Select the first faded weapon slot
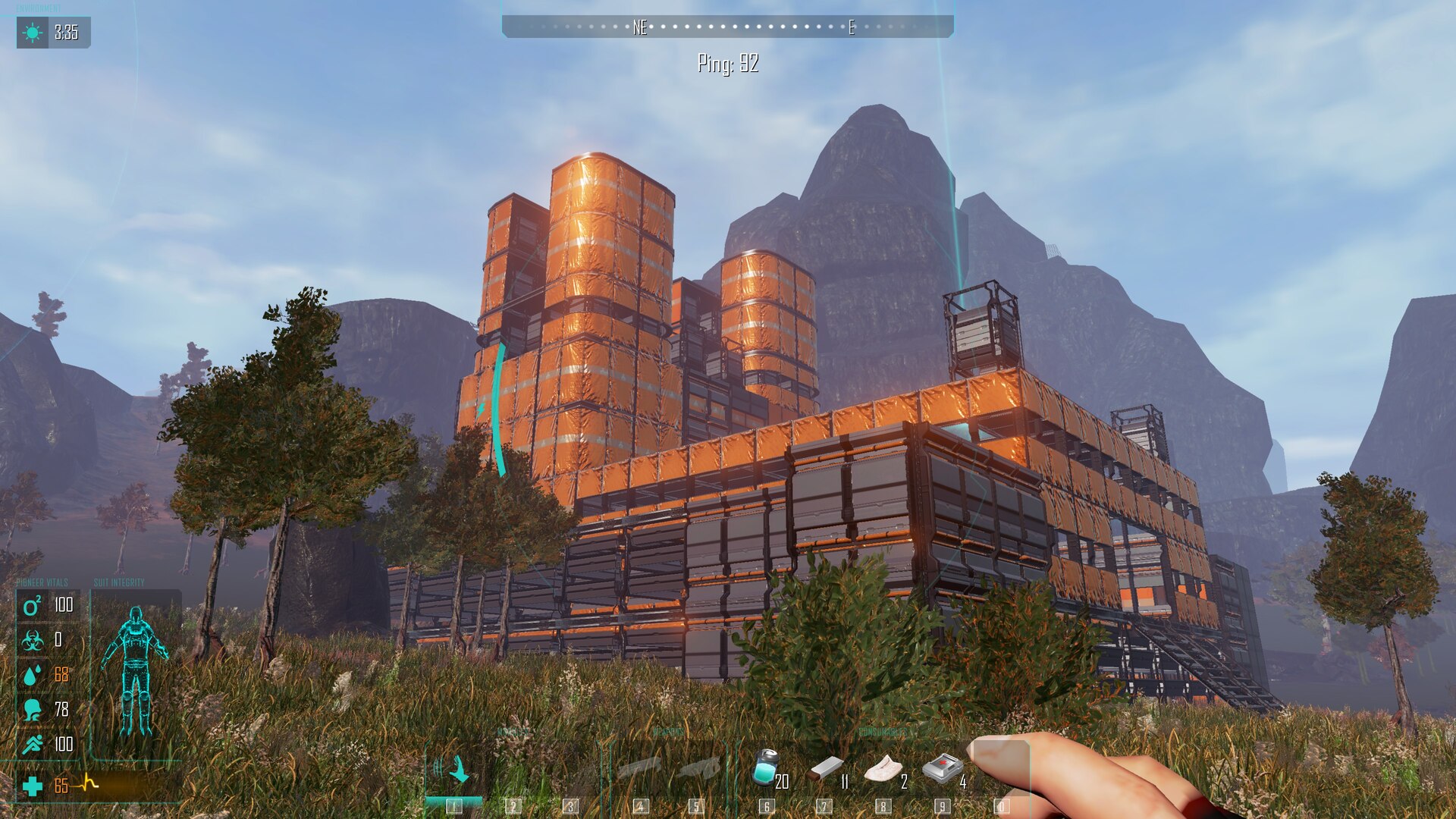The height and width of the screenshot is (819, 1456). 639,769
